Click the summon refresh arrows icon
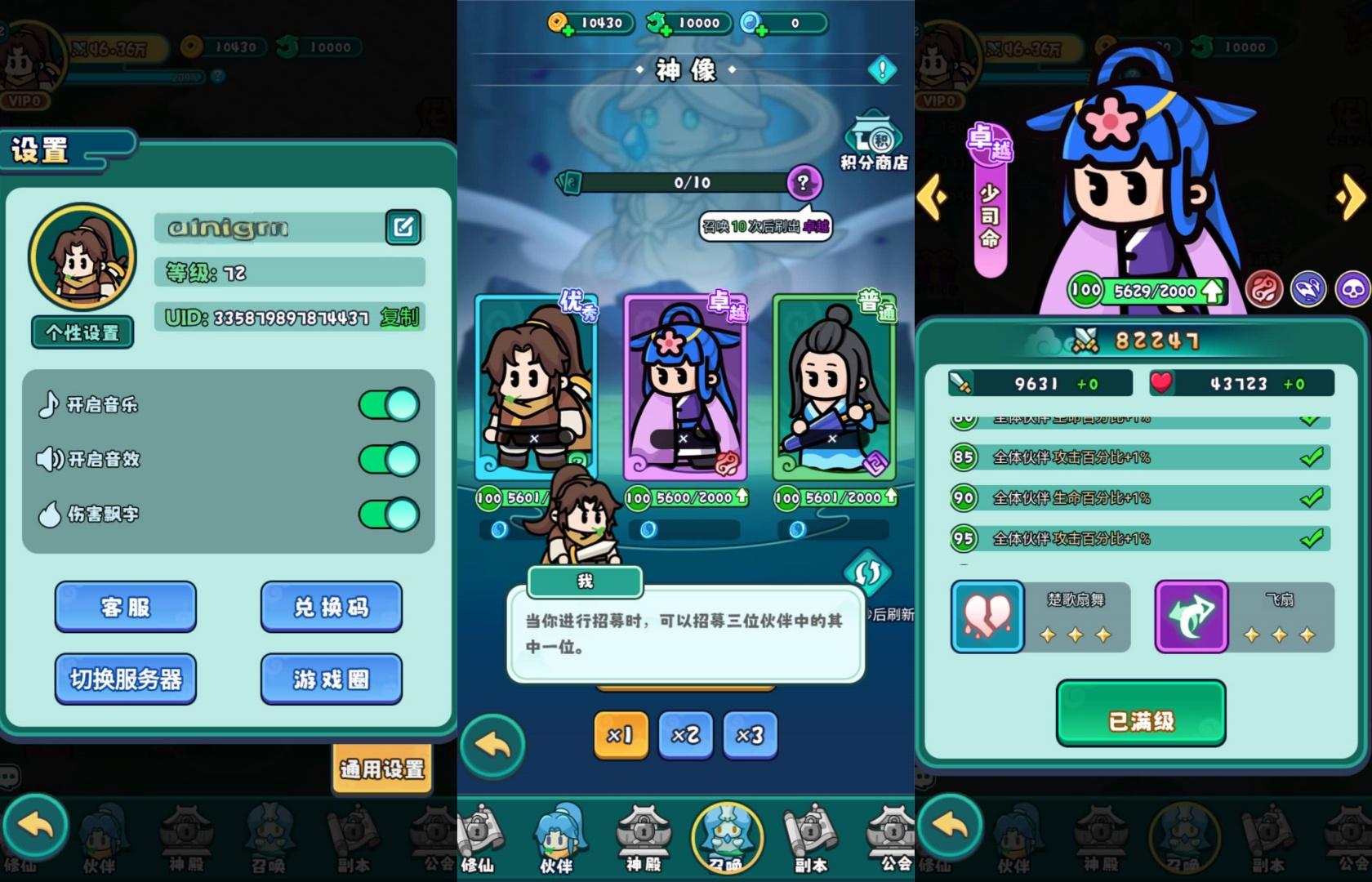This screenshot has height=882, width=1372. tap(867, 572)
